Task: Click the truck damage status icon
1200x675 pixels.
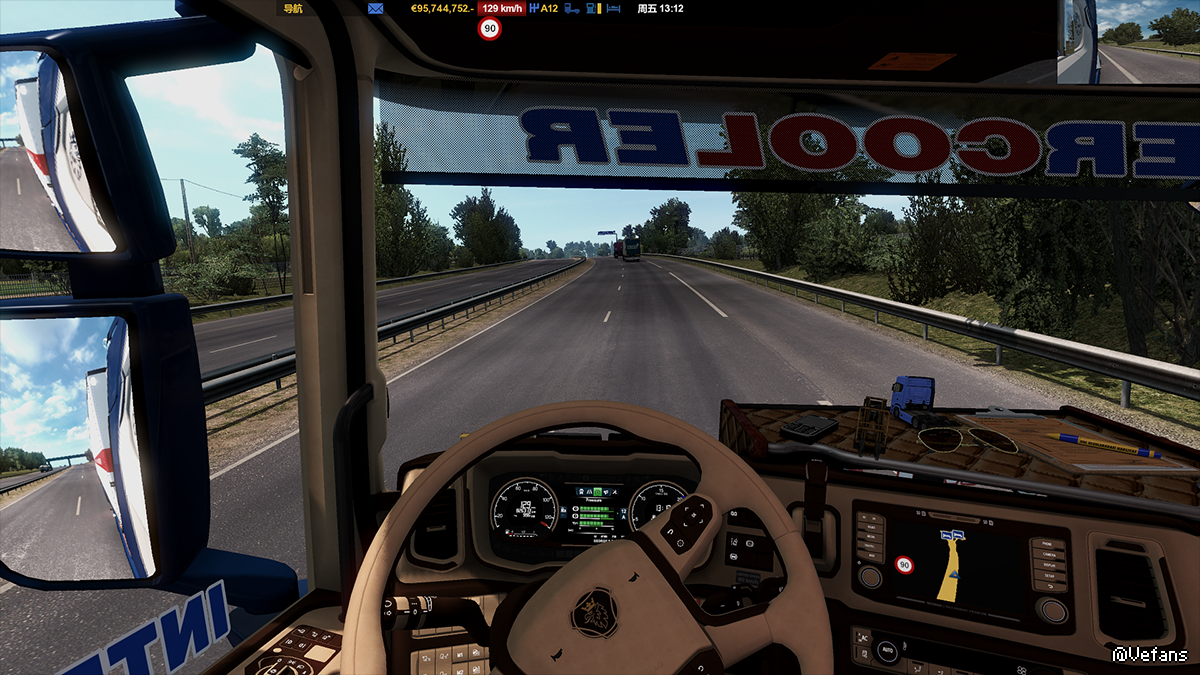Action: click(572, 8)
